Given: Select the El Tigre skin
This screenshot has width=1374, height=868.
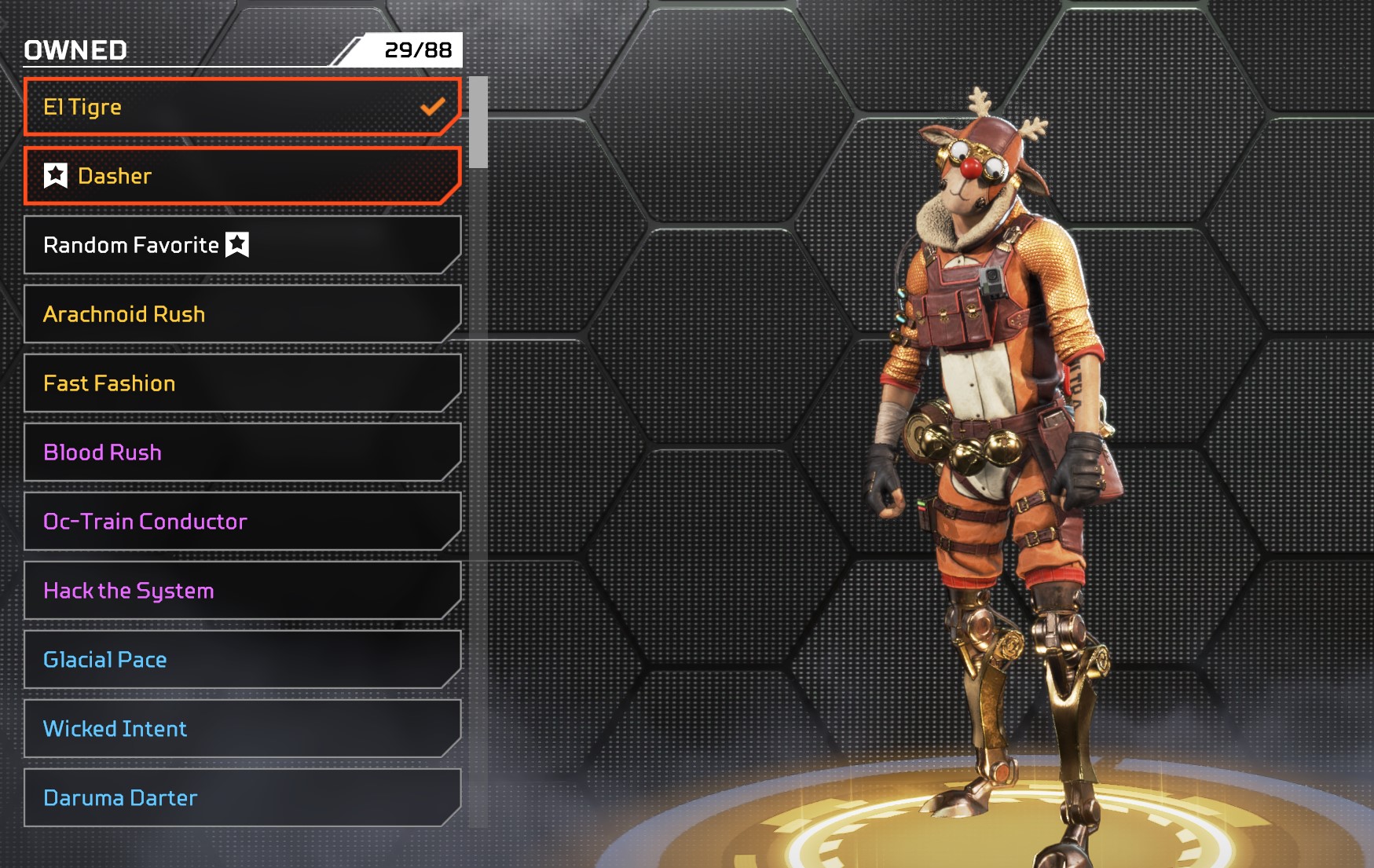Looking at the screenshot, I should coord(242,107).
